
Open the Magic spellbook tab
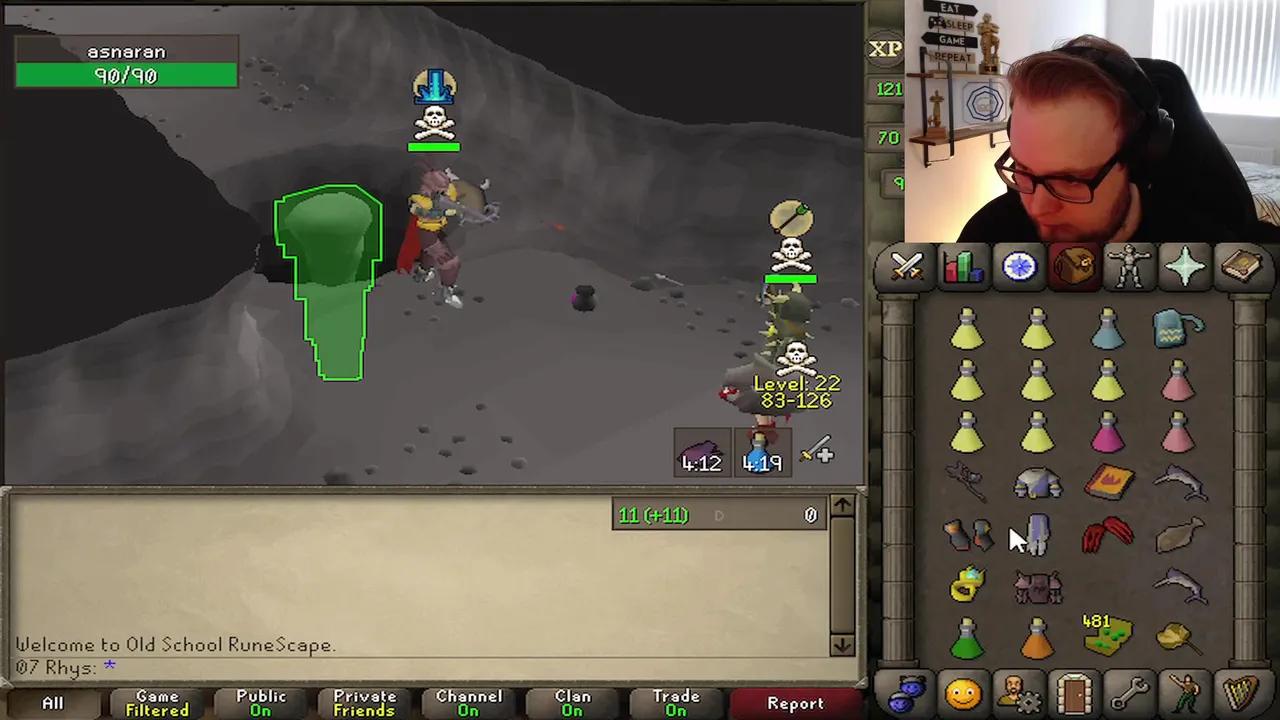click(1241, 265)
